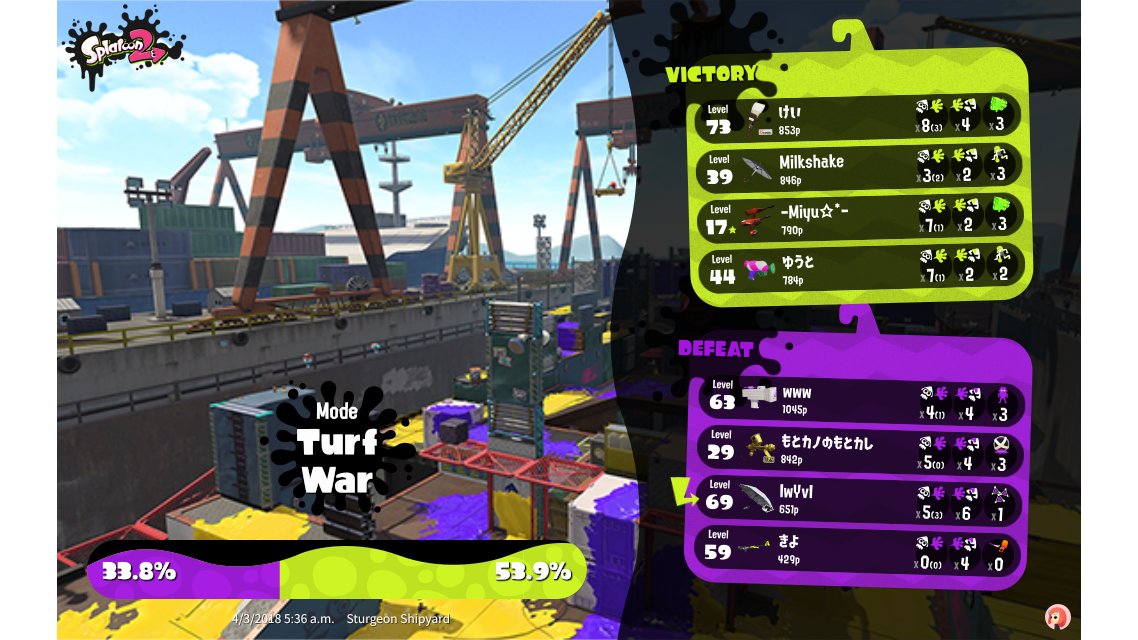Select player row けい at level 73
The width and height of the screenshot is (1138, 640).
[860, 116]
